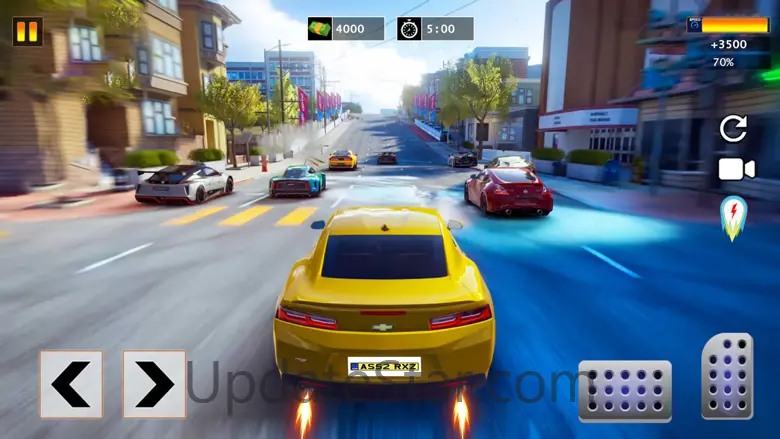Steer right with the right arrow button
Screen dimensions: 780x439
[x=154, y=384]
